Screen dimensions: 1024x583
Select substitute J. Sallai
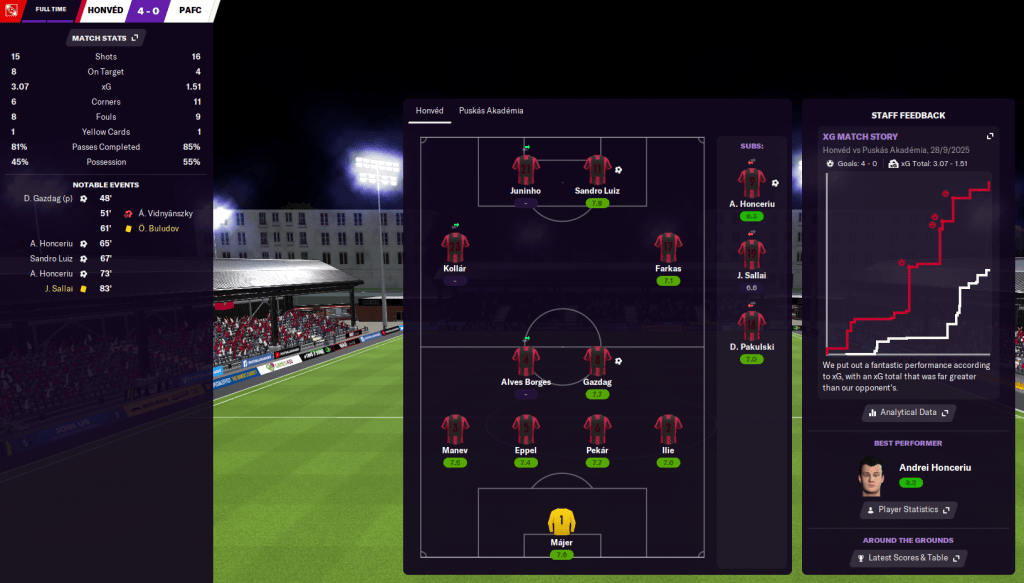[751, 256]
